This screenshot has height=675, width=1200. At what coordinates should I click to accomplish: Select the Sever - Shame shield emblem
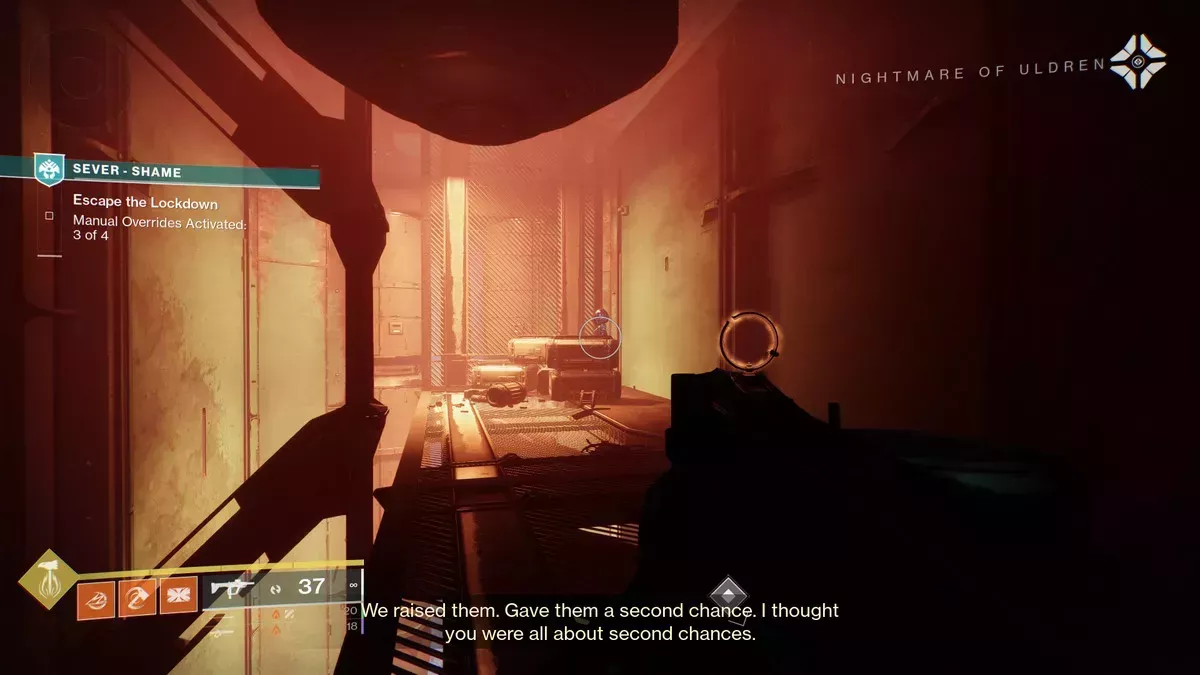49,169
